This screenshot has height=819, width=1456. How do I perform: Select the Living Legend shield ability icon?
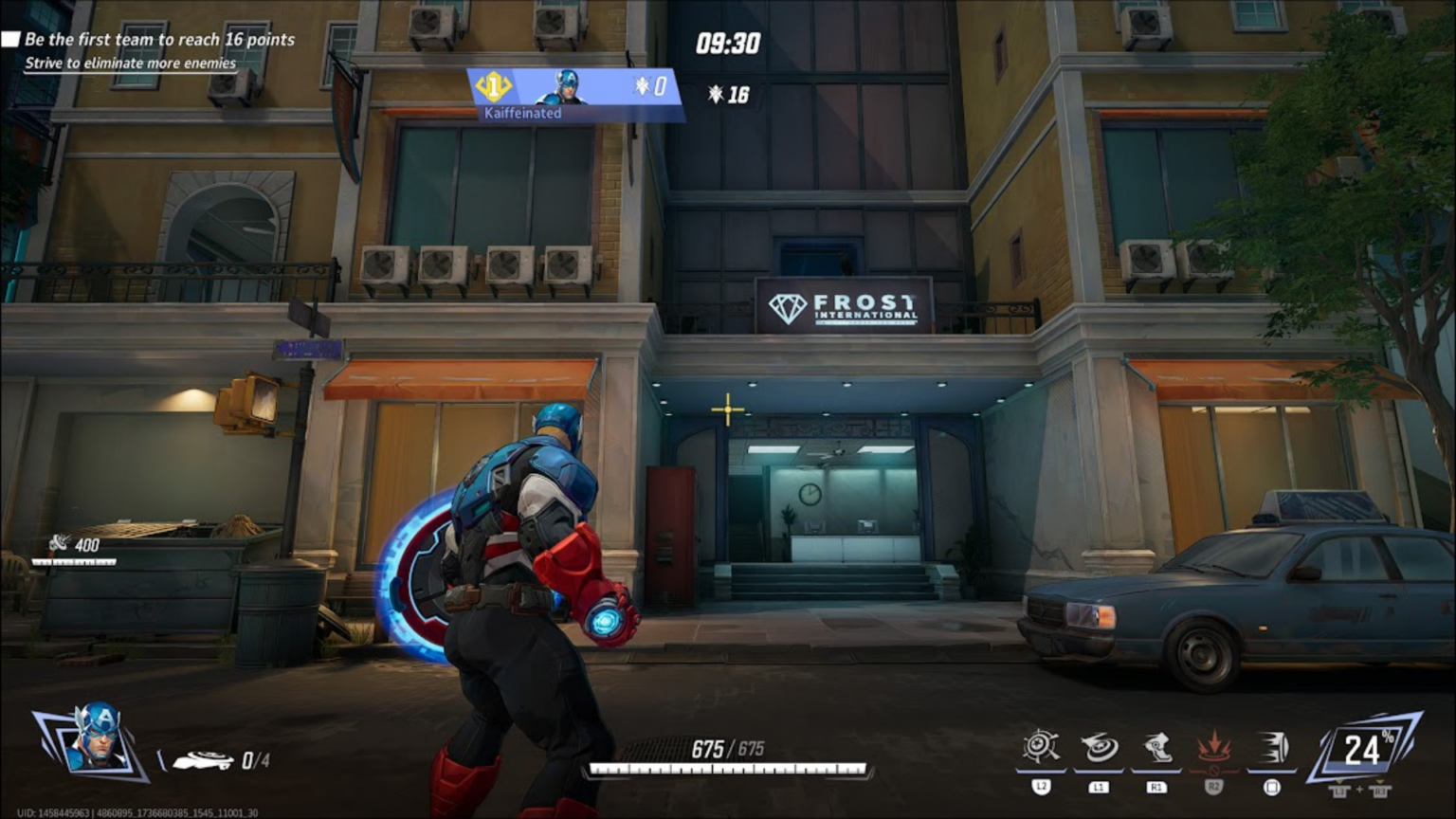point(1043,749)
